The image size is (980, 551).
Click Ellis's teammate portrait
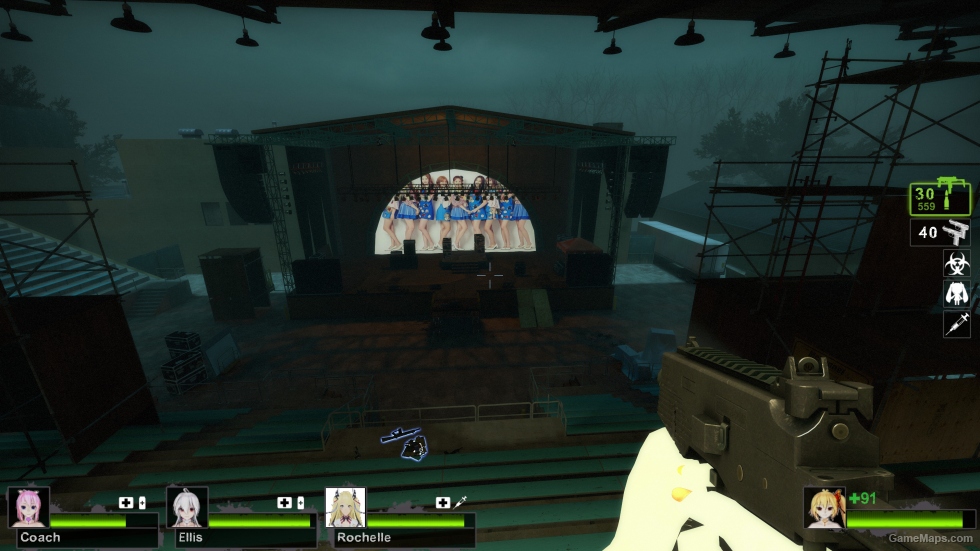click(x=186, y=507)
